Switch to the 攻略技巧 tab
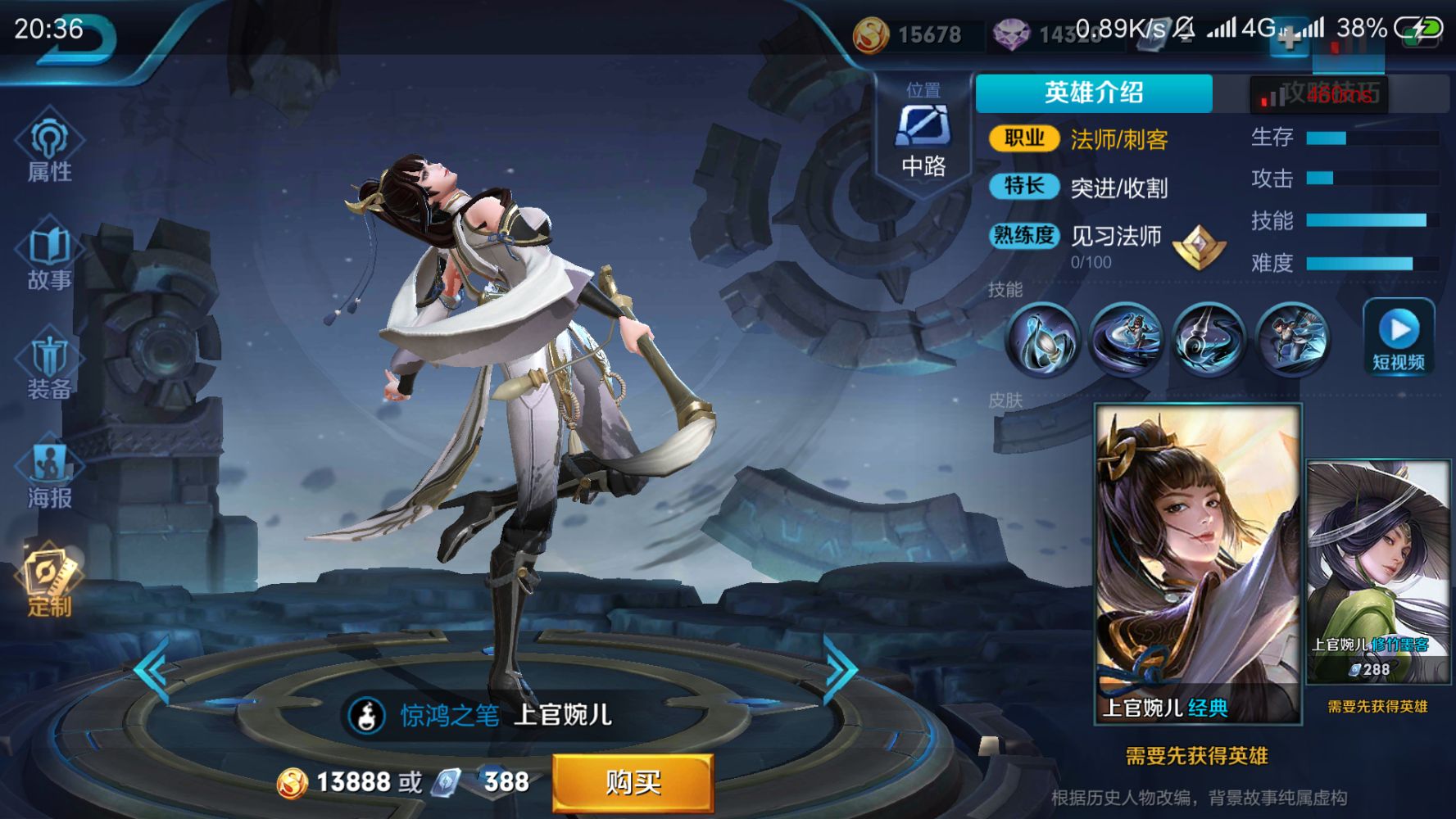Screen dimensions: 1456x819 tap(1331, 93)
